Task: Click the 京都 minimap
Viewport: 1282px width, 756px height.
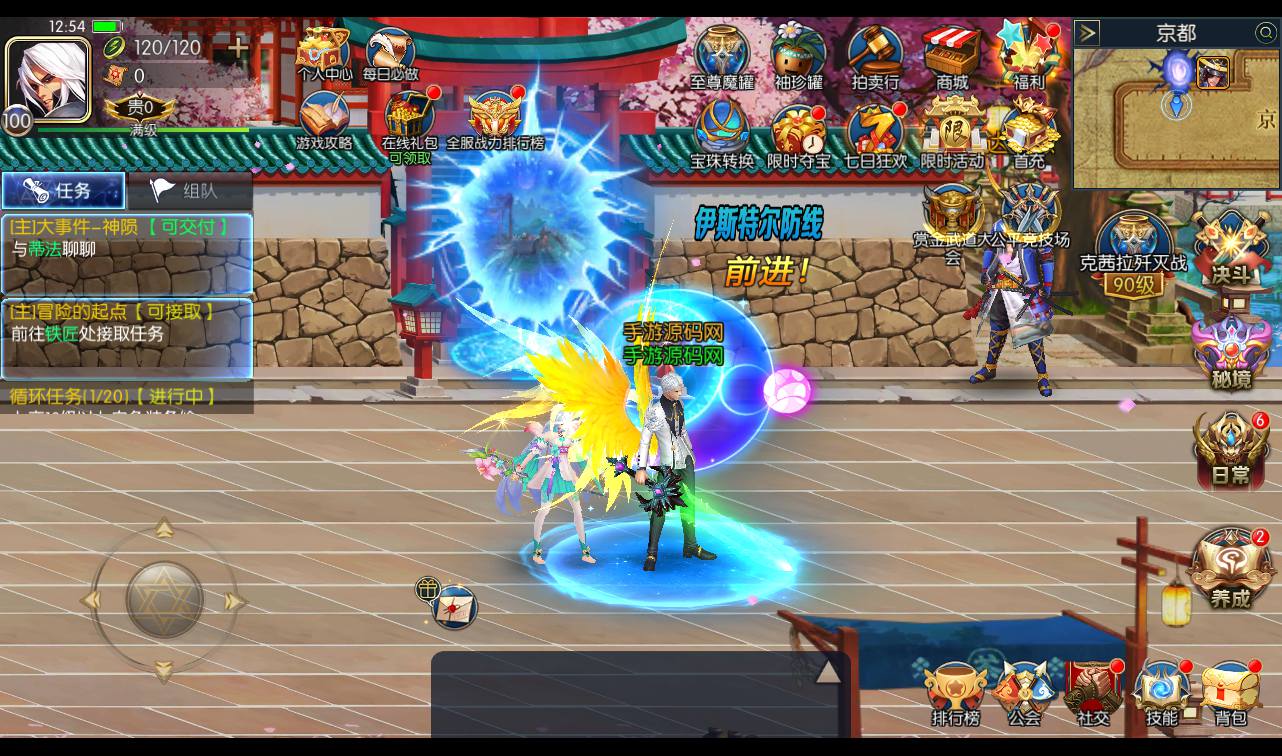Action: (x=1176, y=118)
